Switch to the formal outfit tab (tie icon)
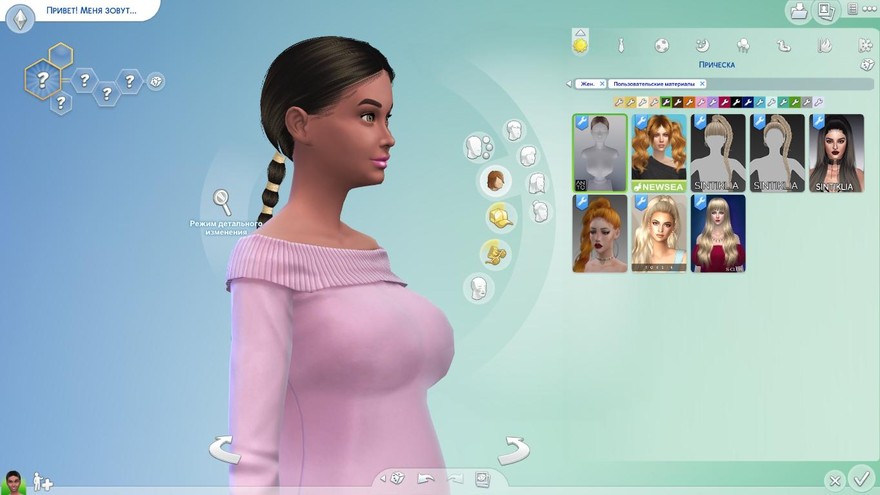This screenshot has height=495, width=880. pyautogui.click(x=621, y=45)
